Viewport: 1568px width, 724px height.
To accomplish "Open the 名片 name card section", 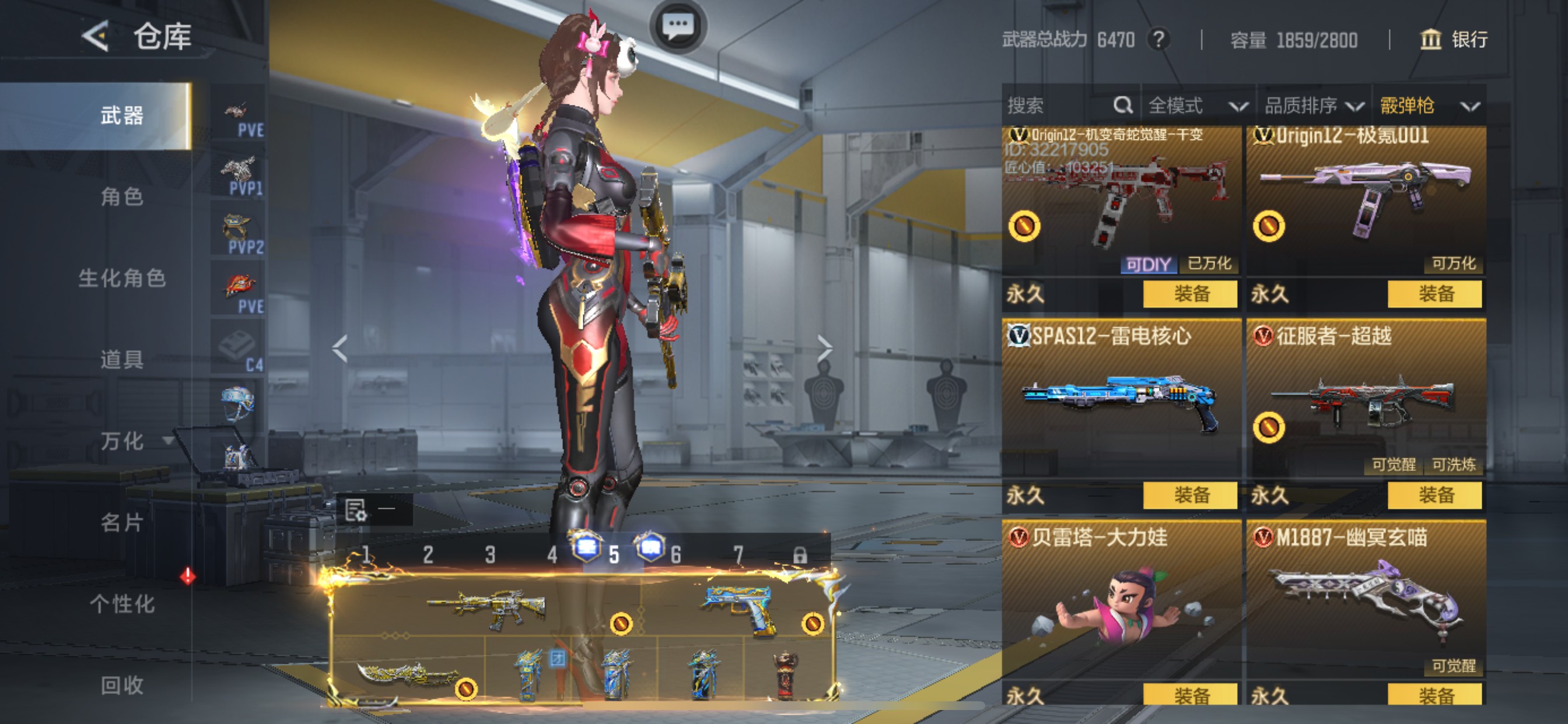I will 122,523.
